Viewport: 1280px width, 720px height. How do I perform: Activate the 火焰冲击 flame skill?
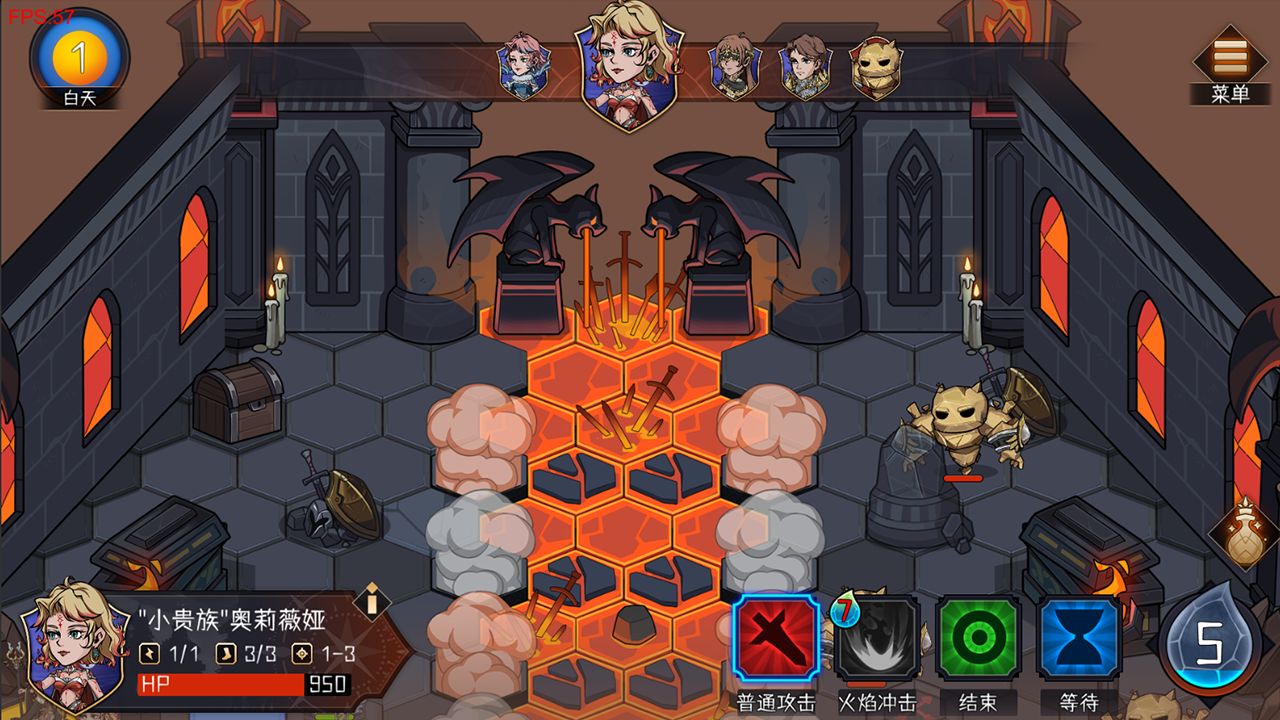coord(878,640)
